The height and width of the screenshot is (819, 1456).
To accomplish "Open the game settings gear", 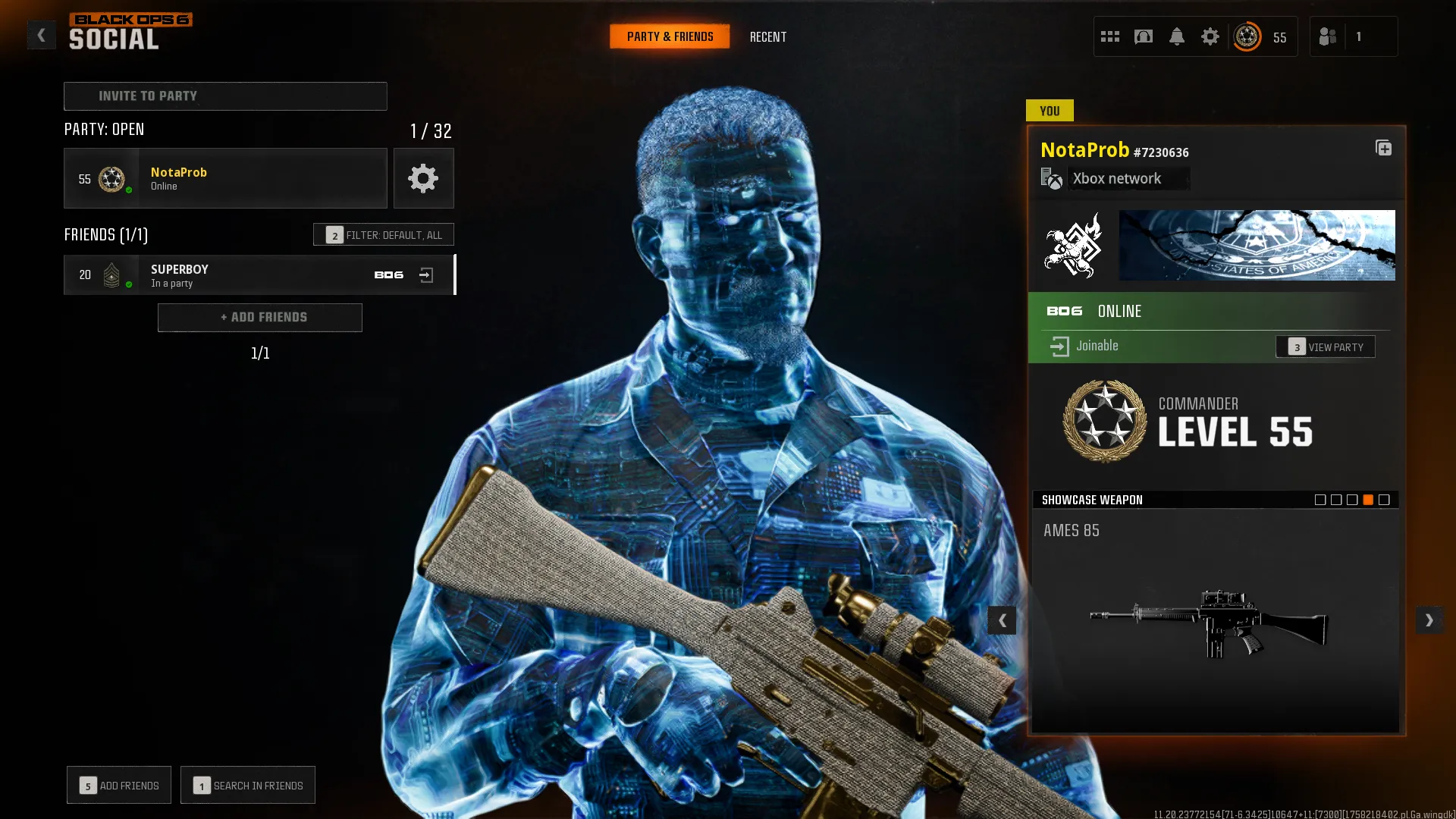I will tap(1210, 36).
